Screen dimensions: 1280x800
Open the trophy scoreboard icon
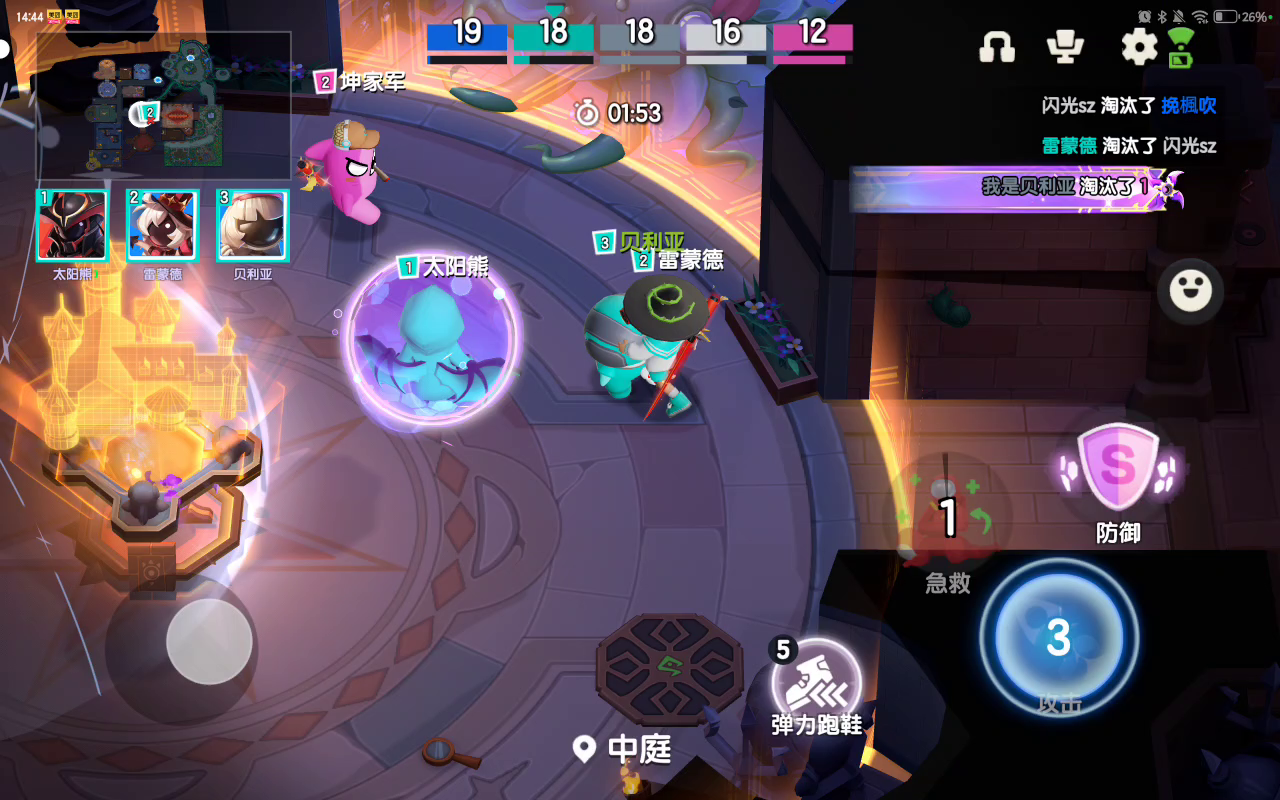coord(1065,47)
